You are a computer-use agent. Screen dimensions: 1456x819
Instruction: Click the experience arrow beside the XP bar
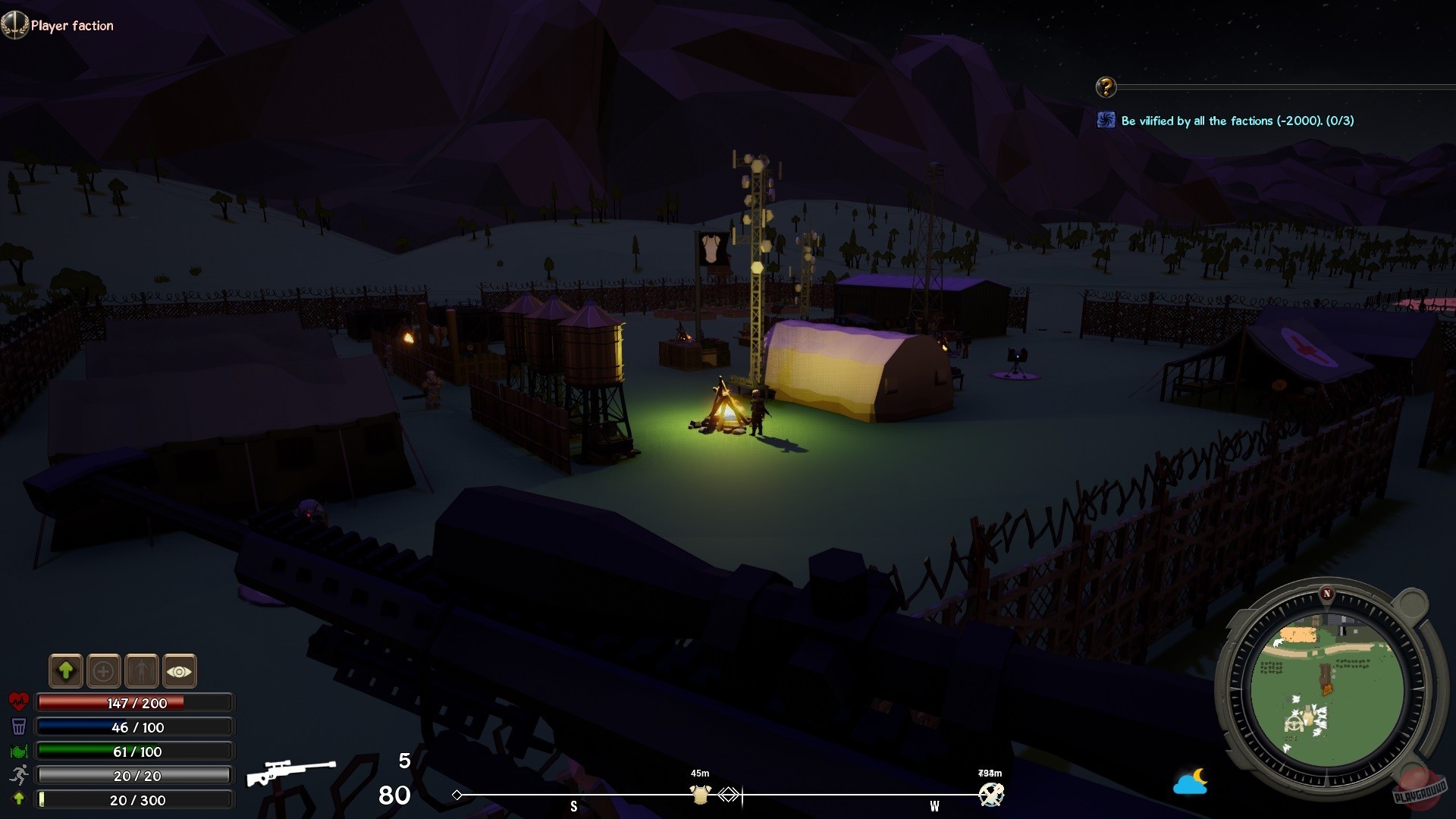tap(18, 799)
